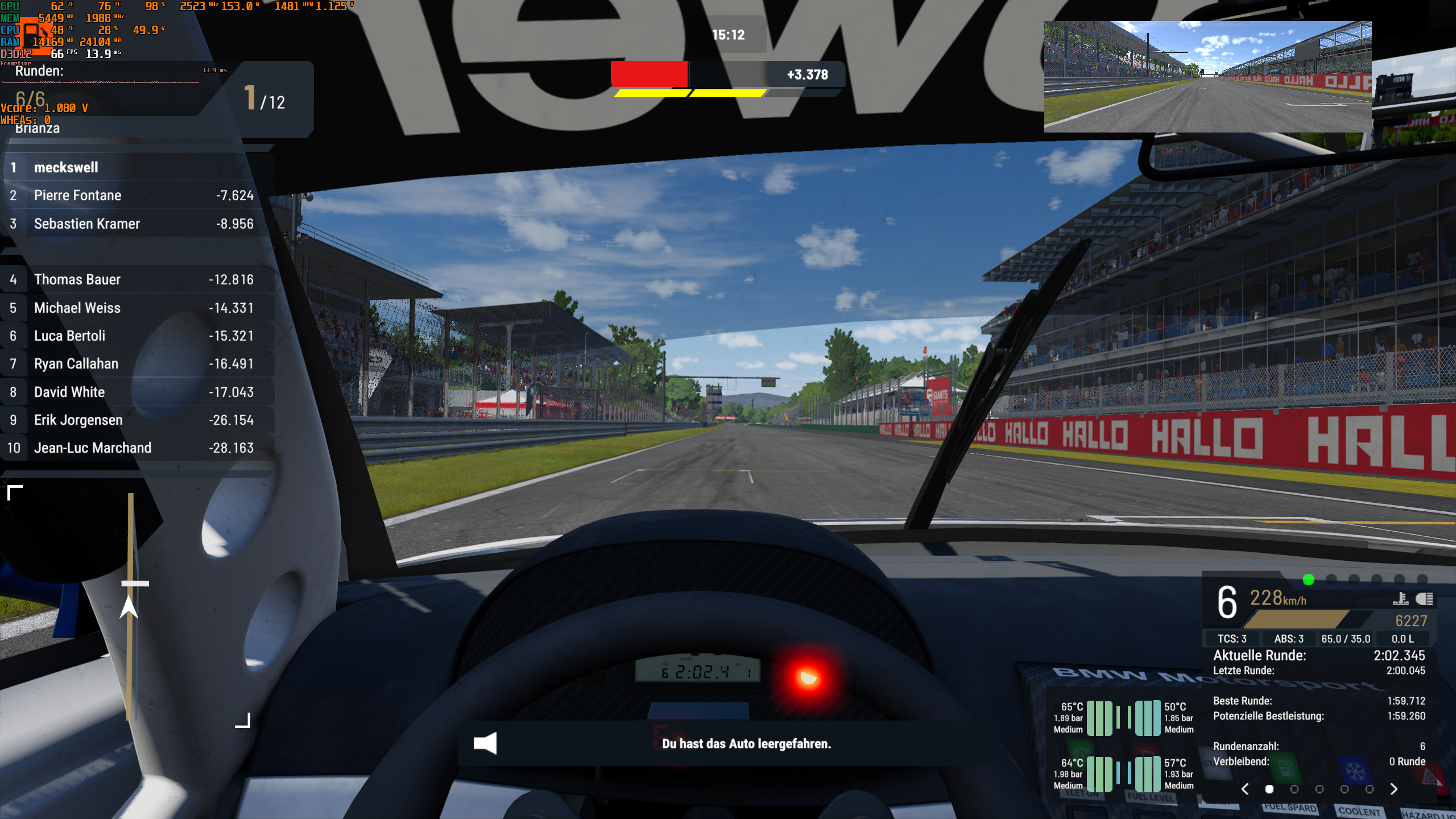Toggle the ABS: 3 setting
The height and width of the screenshot is (819, 1456).
[x=1289, y=639]
